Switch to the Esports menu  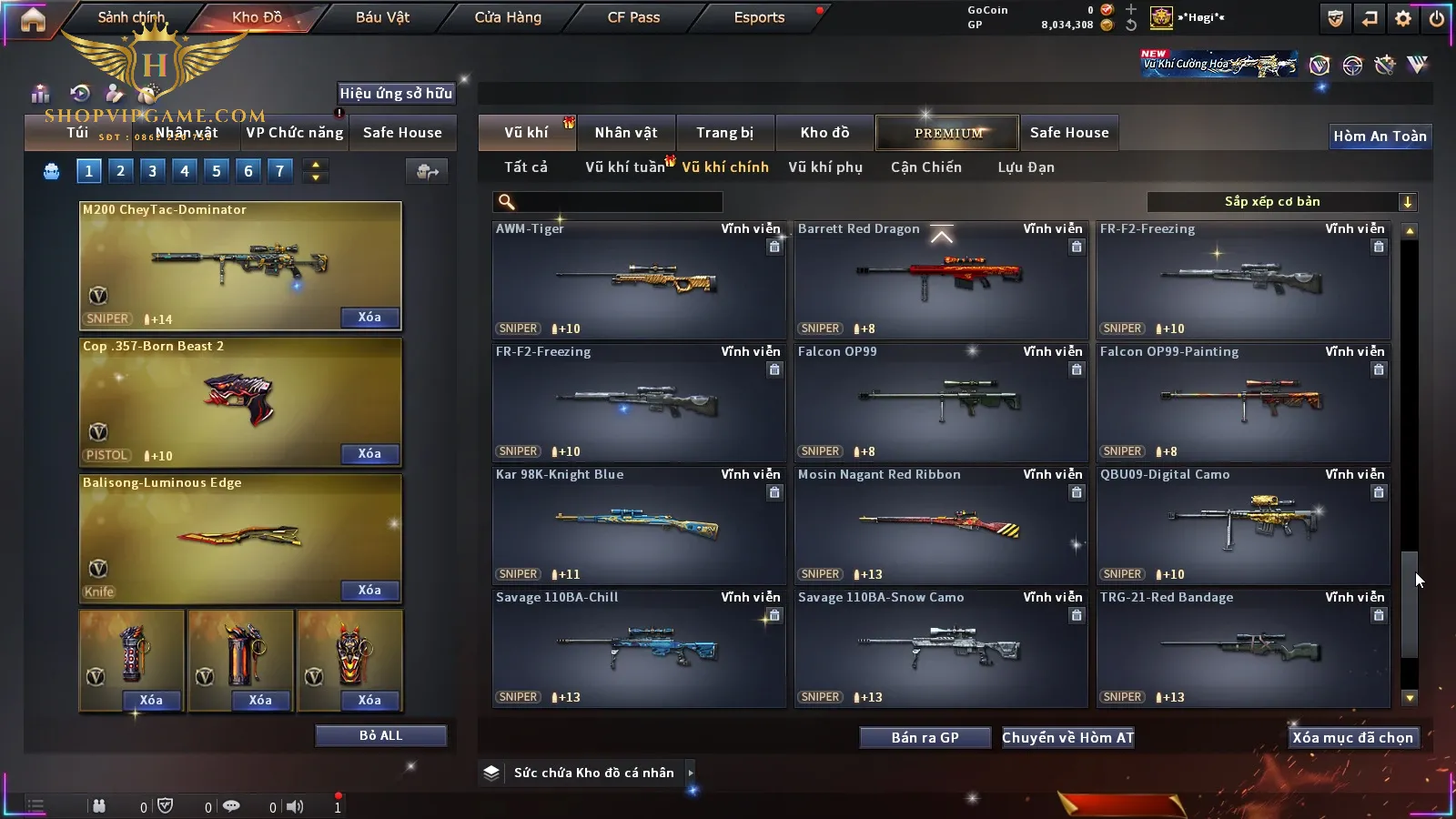click(759, 17)
